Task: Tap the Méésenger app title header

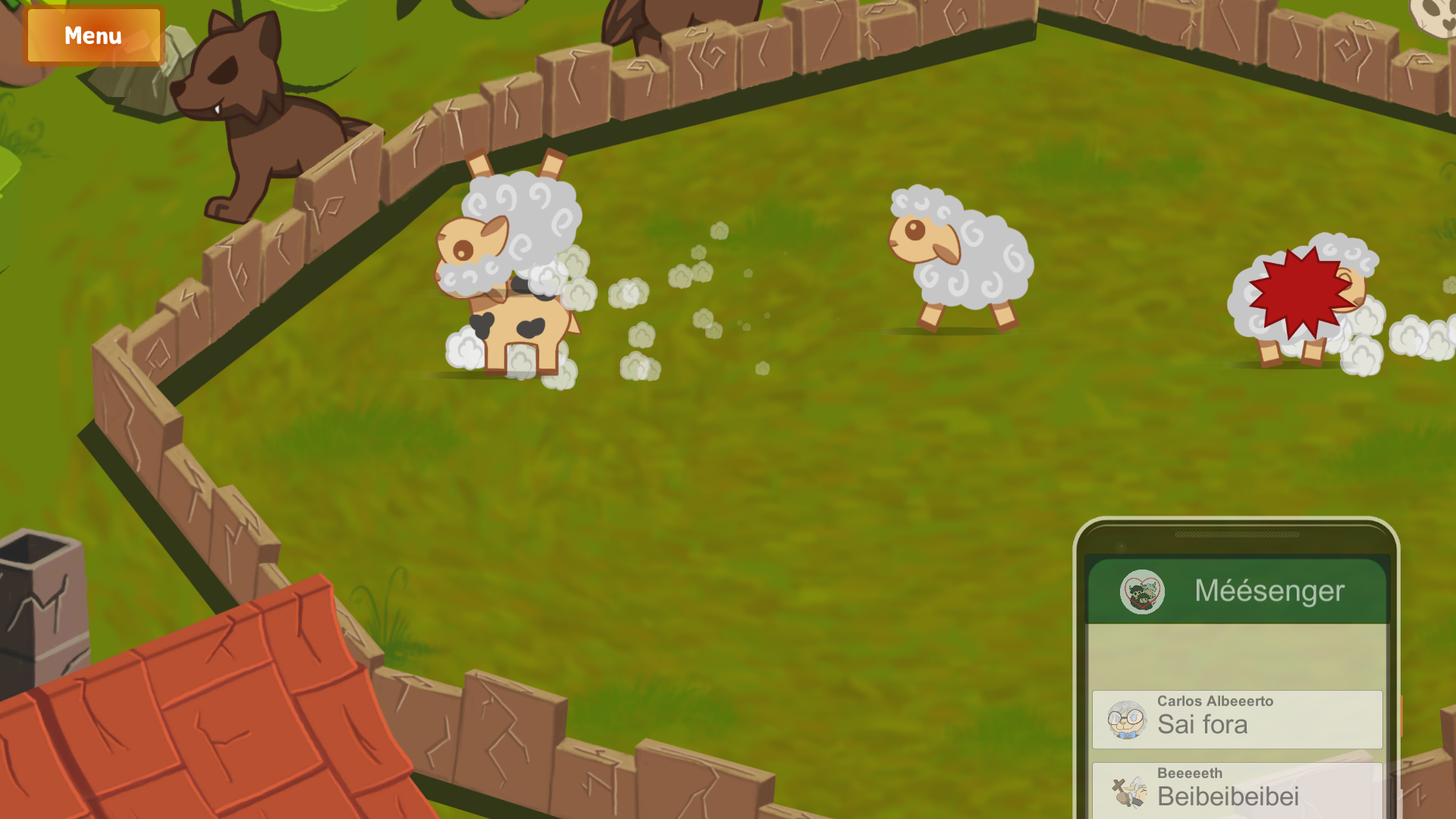Action: 1269,591
